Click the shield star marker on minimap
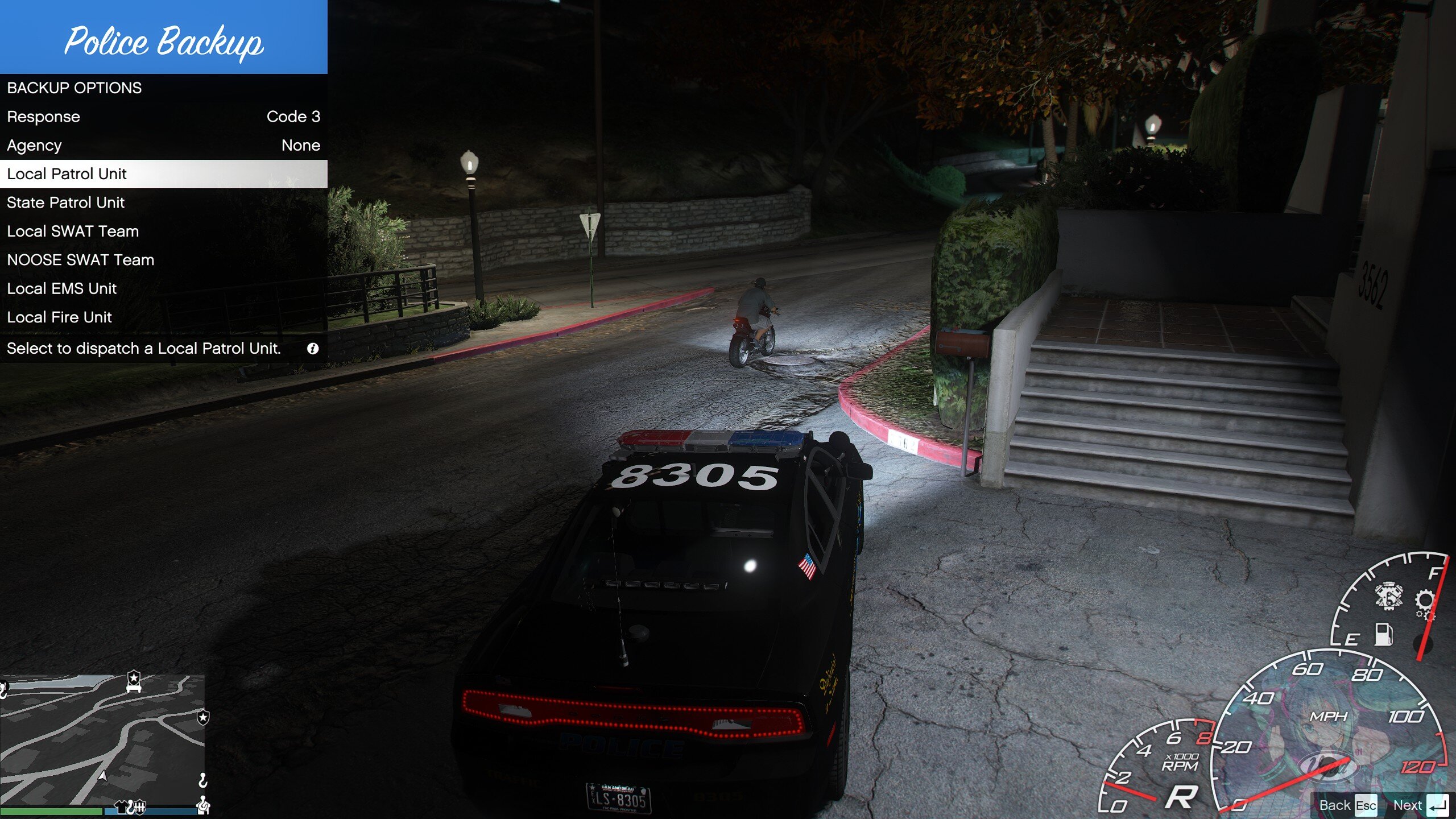This screenshot has width=1456, height=819. (x=203, y=717)
